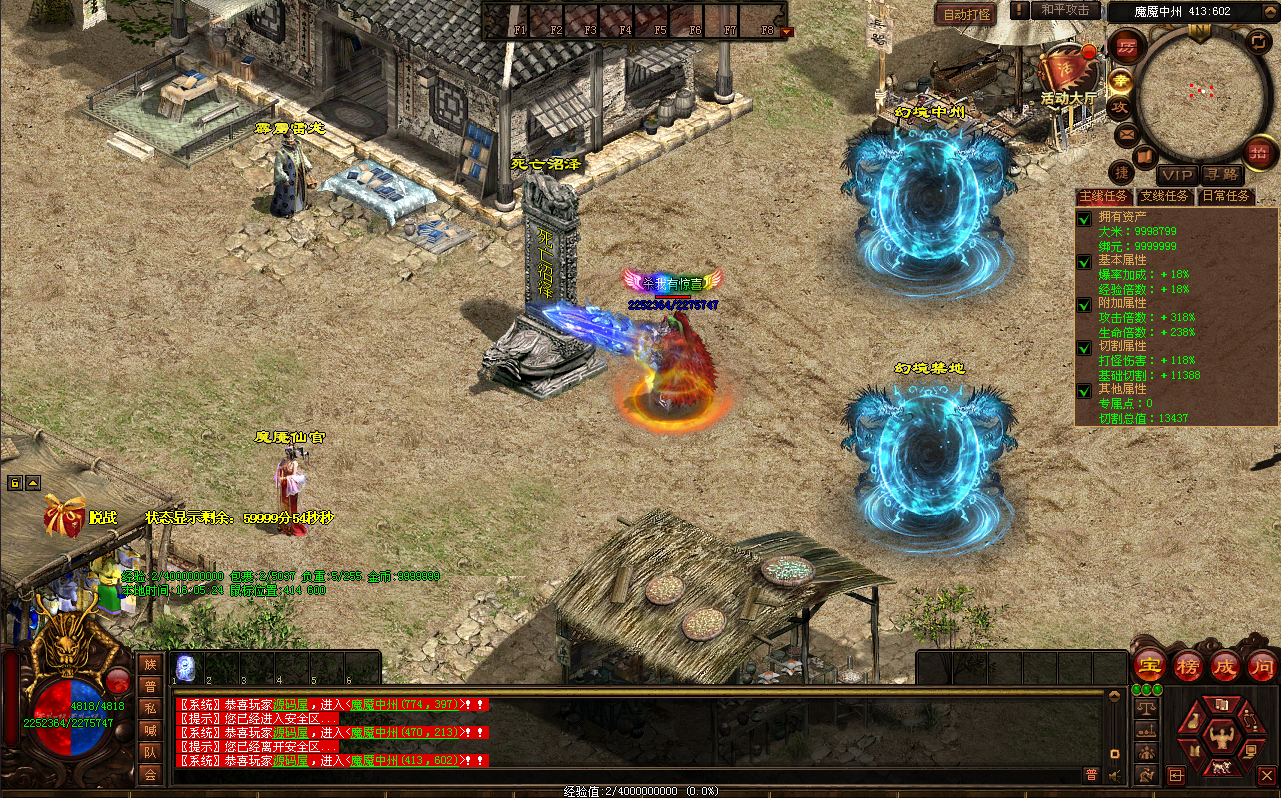The height and width of the screenshot is (798, 1281).
Task: Click the red X button in corner
Action: coord(1266,775)
